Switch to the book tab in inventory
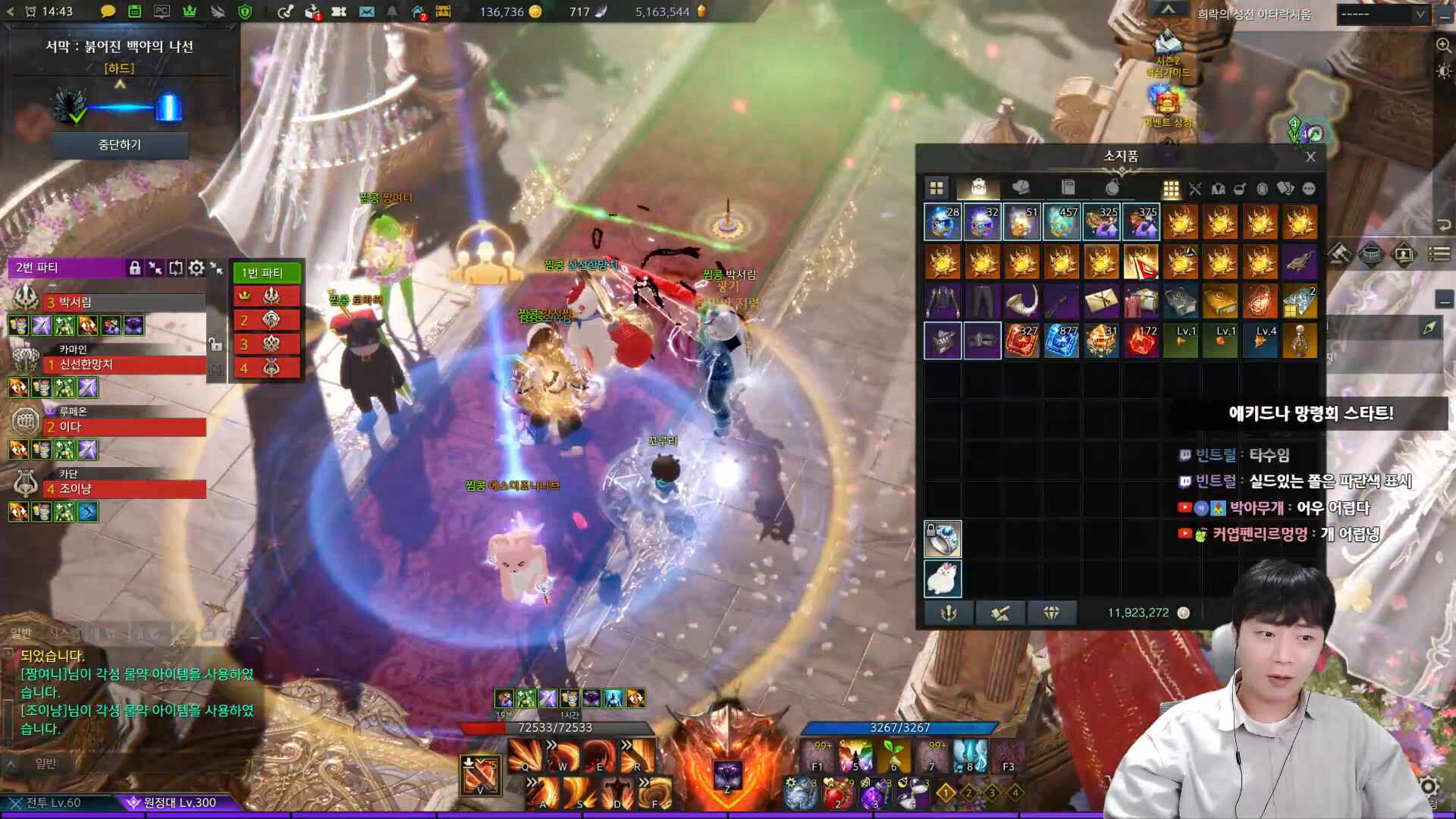Image resolution: width=1456 pixels, height=819 pixels. coord(1068,187)
